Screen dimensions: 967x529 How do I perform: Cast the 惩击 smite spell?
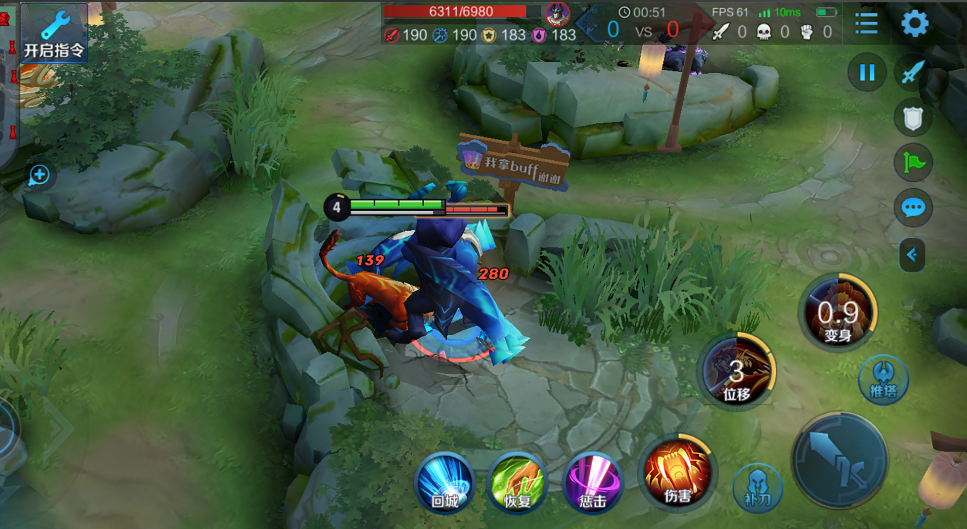click(593, 481)
